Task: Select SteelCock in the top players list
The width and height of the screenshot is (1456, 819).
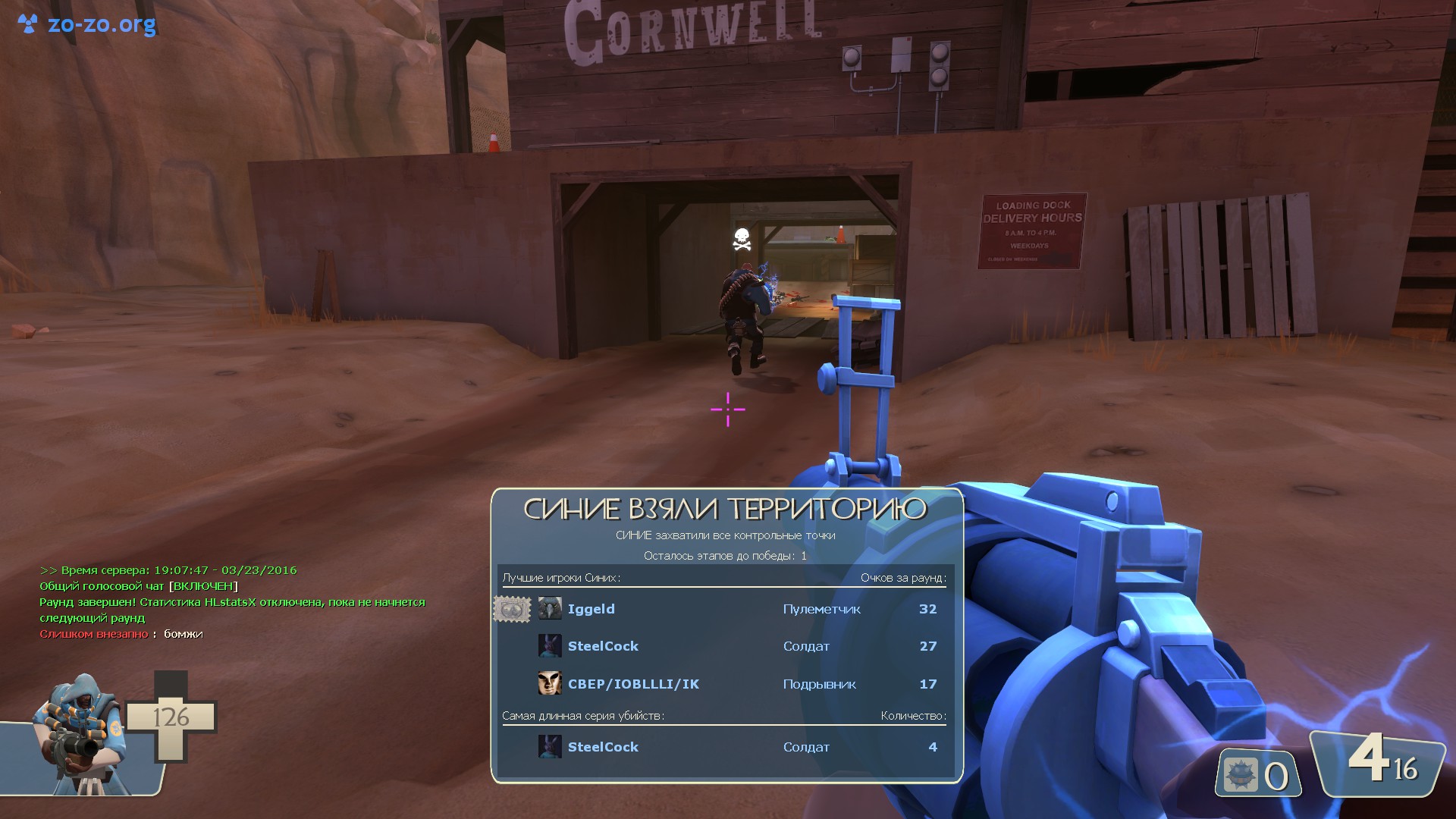Action: [603, 646]
